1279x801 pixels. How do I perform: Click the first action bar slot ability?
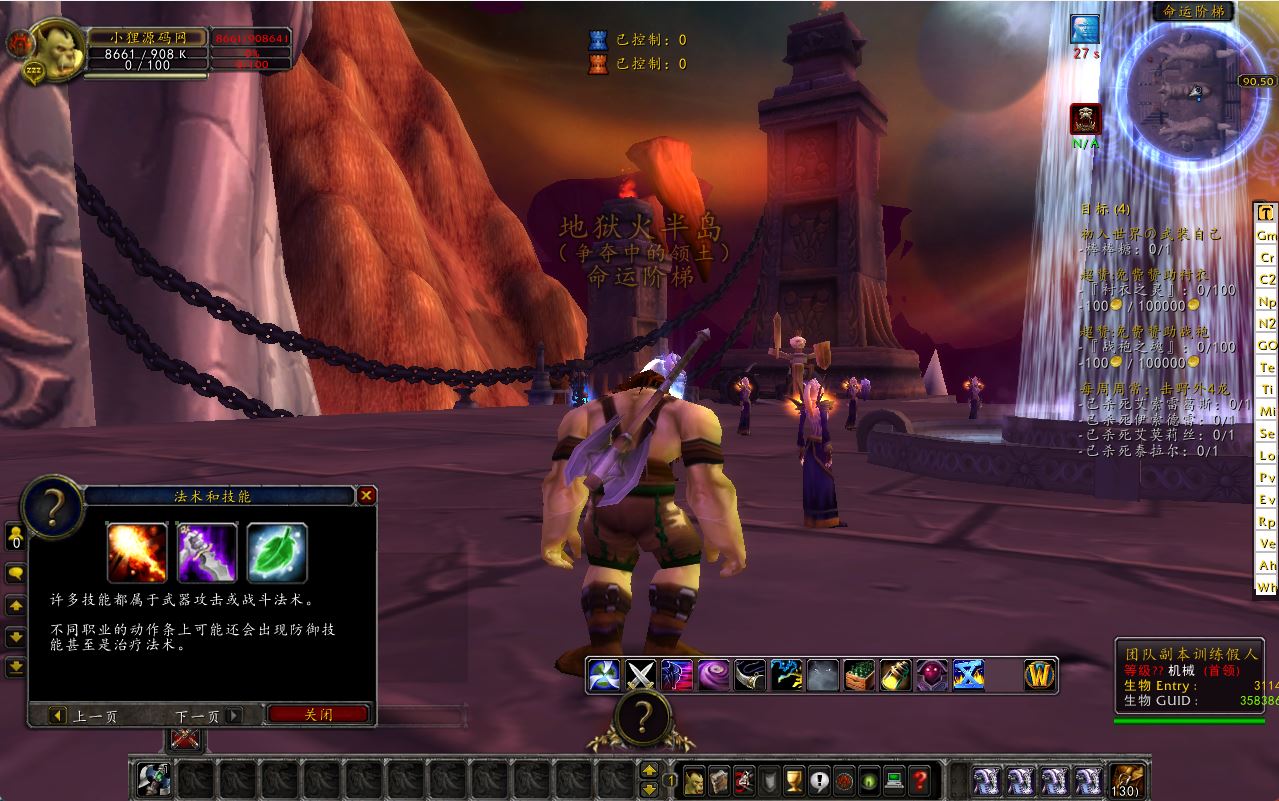point(154,779)
